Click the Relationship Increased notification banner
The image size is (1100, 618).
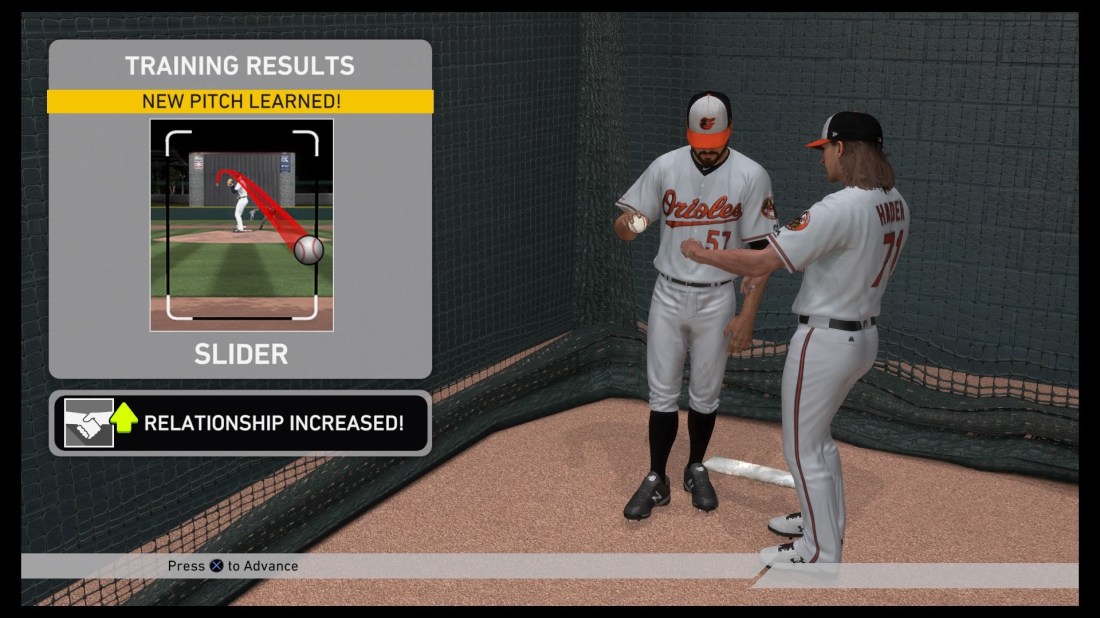pyautogui.click(x=240, y=423)
